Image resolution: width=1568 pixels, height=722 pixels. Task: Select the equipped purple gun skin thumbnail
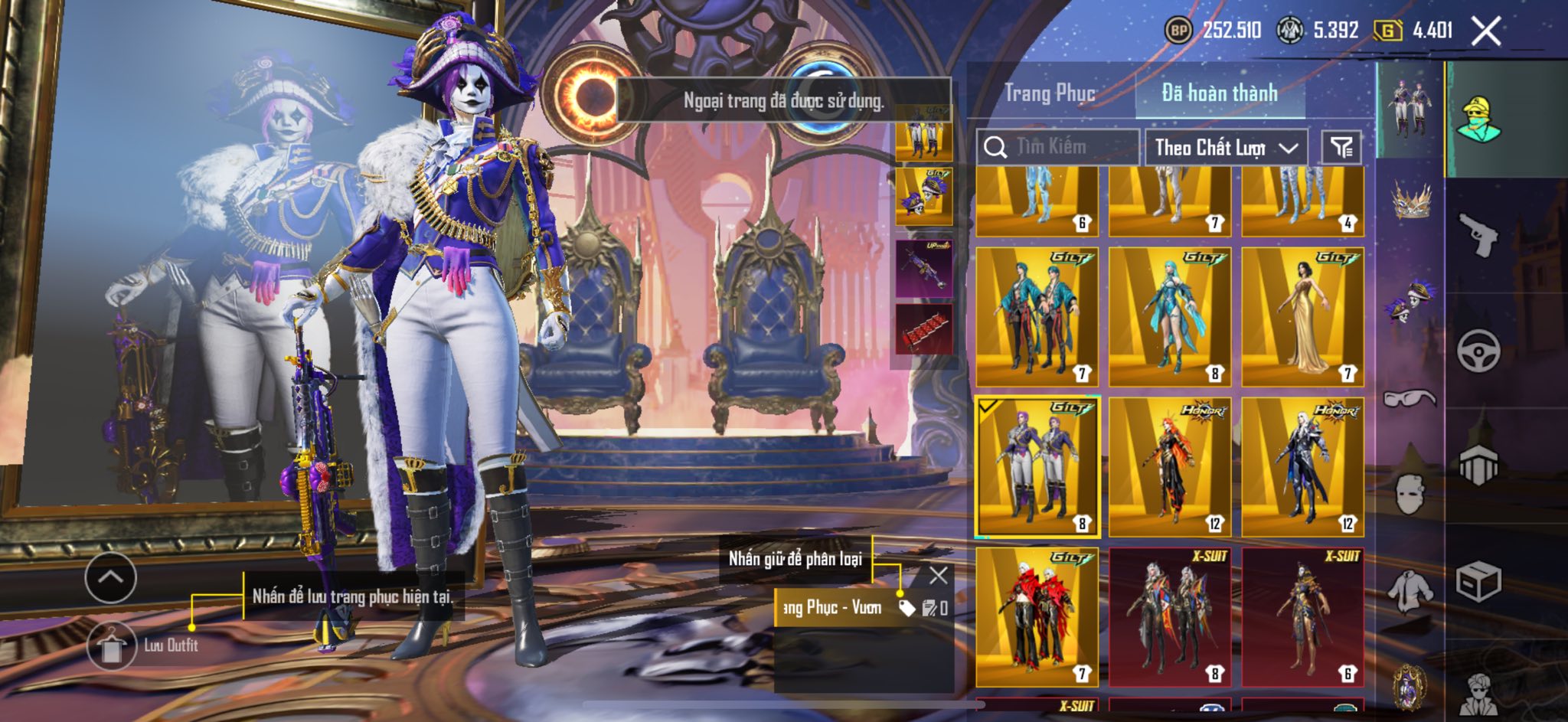pyautogui.click(x=924, y=268)
